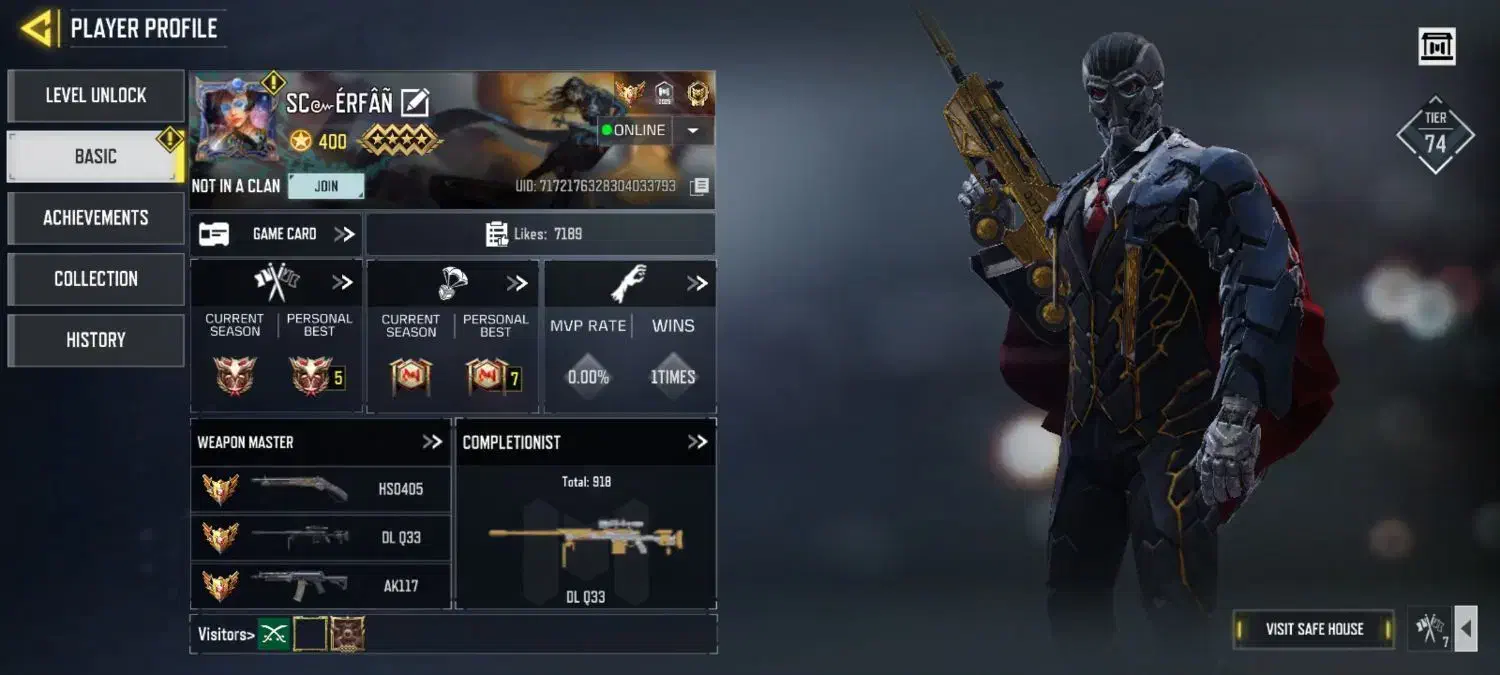
Task: Open the Tier 74 badge
Action: pos(1435,136)
